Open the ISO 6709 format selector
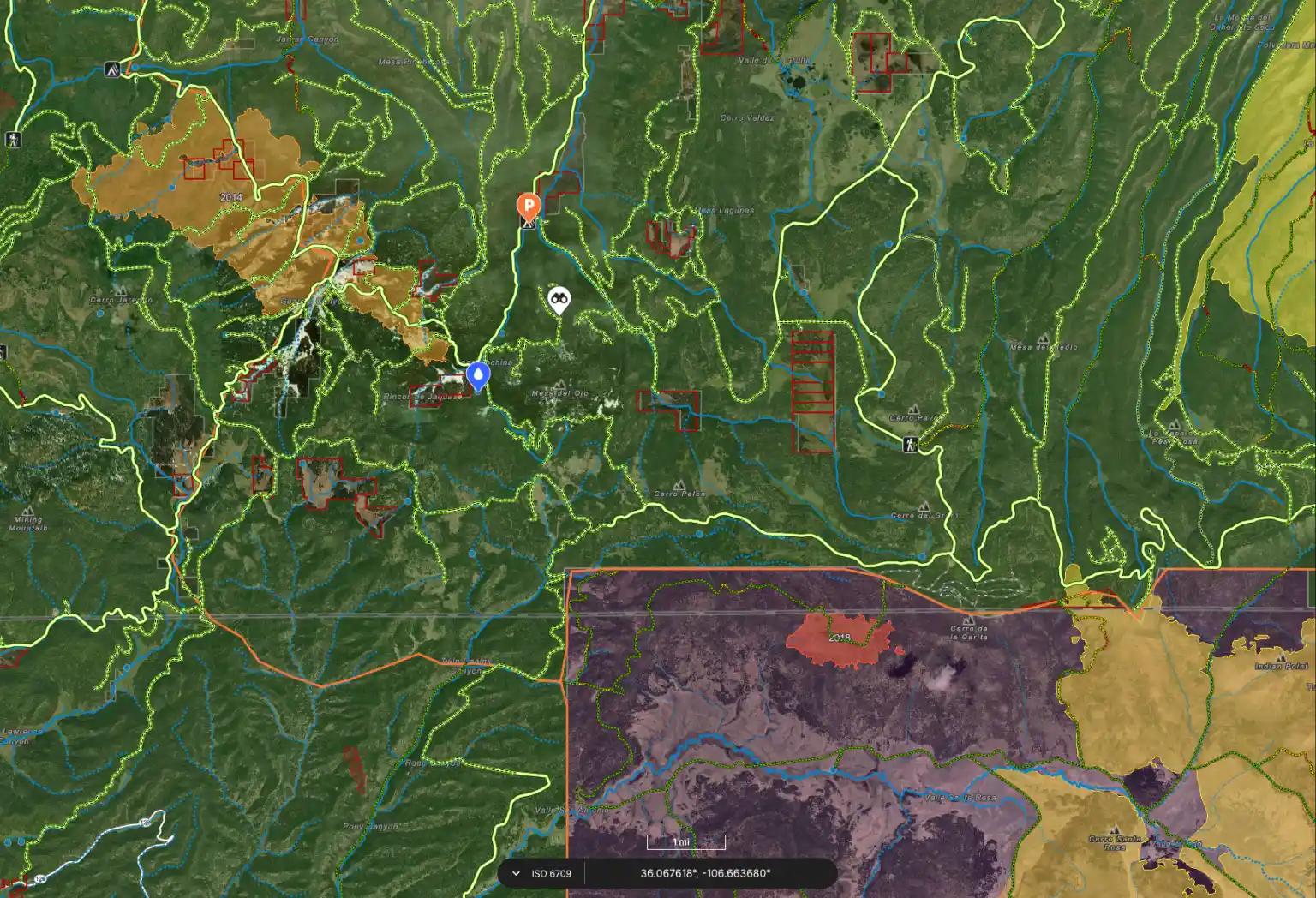The image size is (1316, 898). tap(548, 873)
